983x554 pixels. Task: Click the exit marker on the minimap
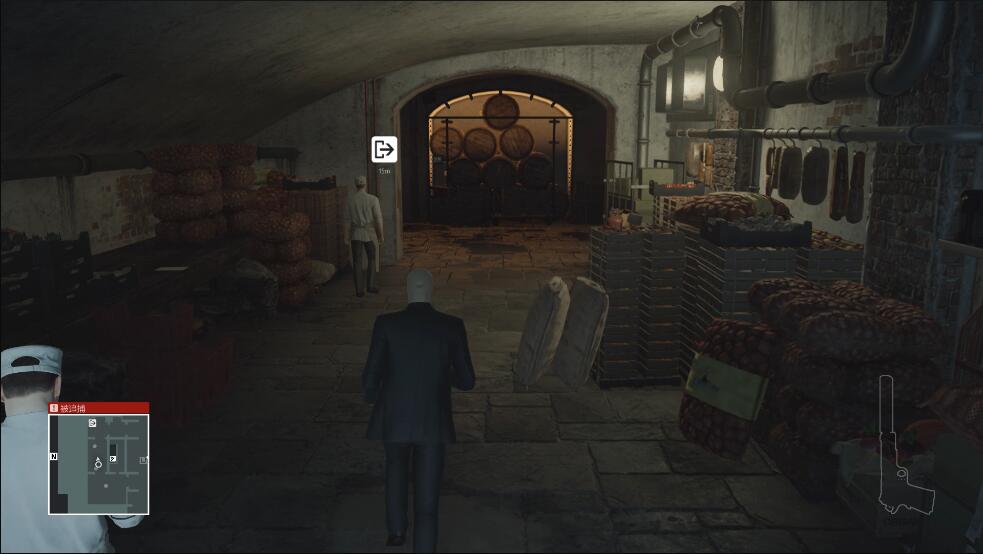pos(92,424)
